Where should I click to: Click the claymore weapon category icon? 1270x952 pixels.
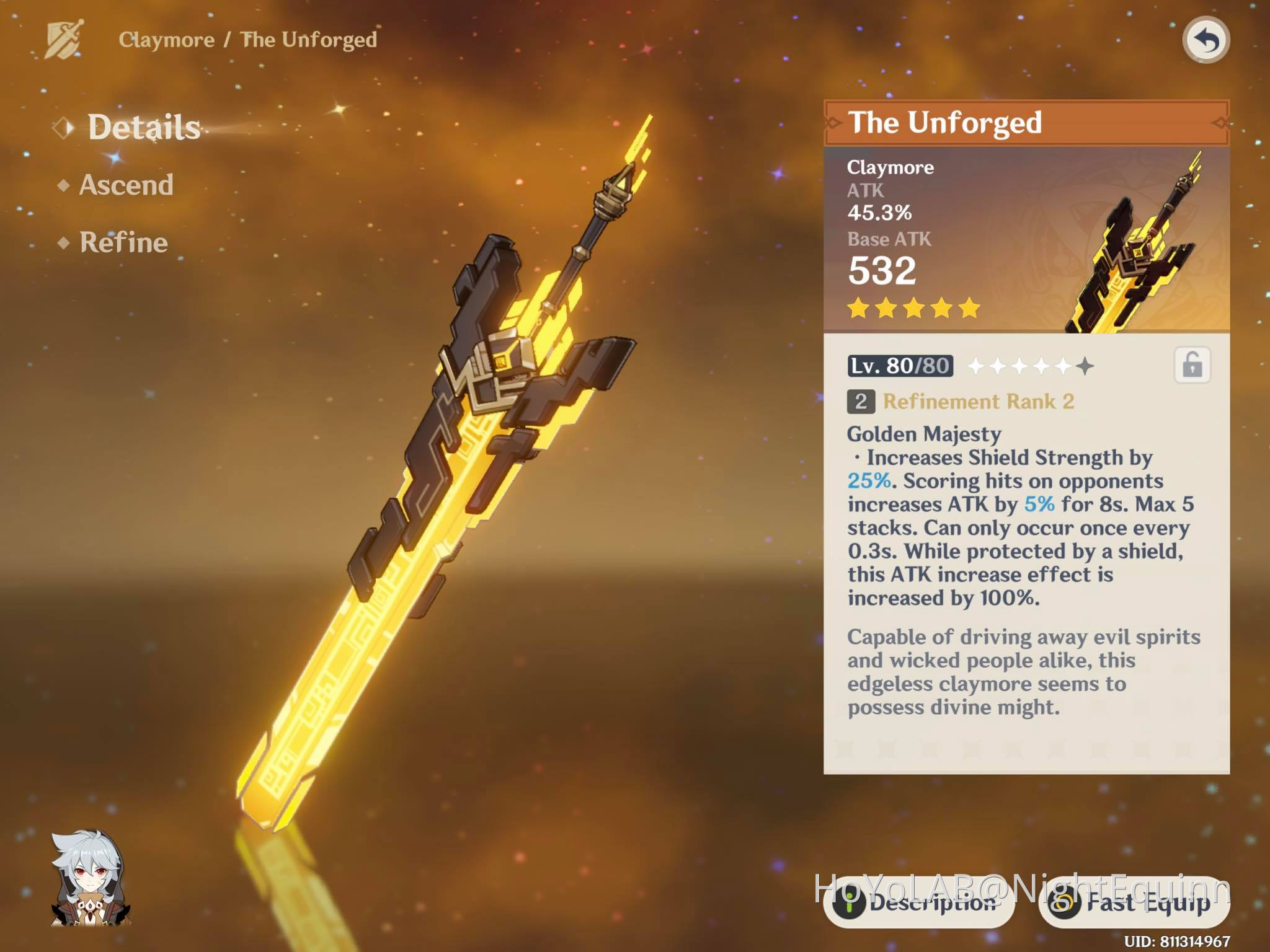tap(64, 40)
